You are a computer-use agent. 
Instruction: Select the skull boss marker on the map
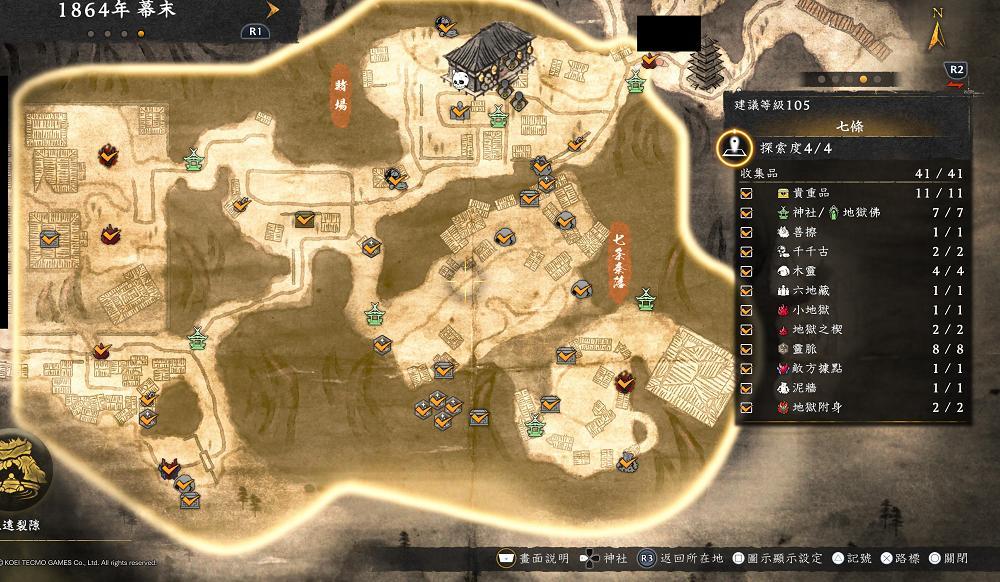pyautogui.click(x=460, y=80)
